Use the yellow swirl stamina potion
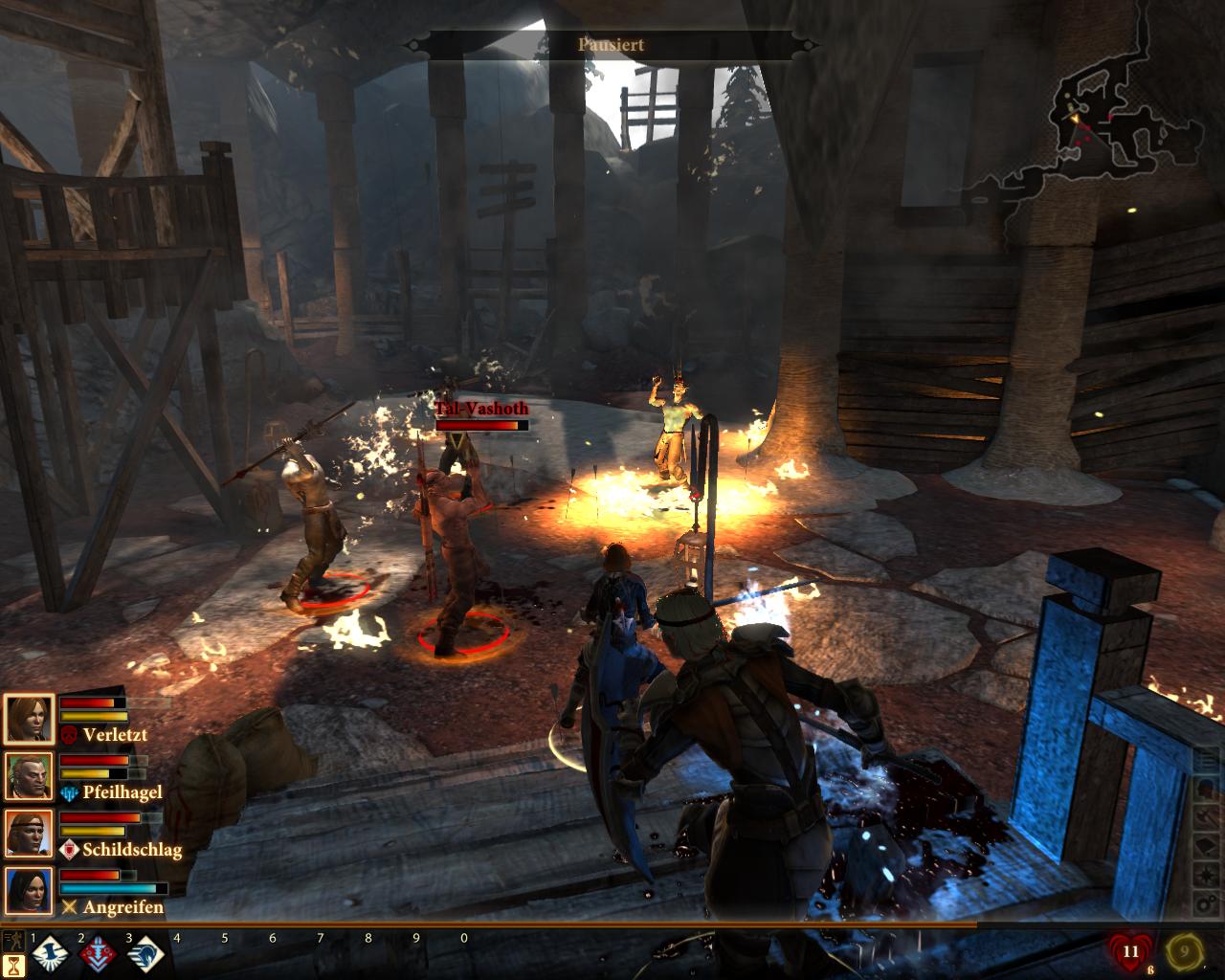 pos(1183,952)
